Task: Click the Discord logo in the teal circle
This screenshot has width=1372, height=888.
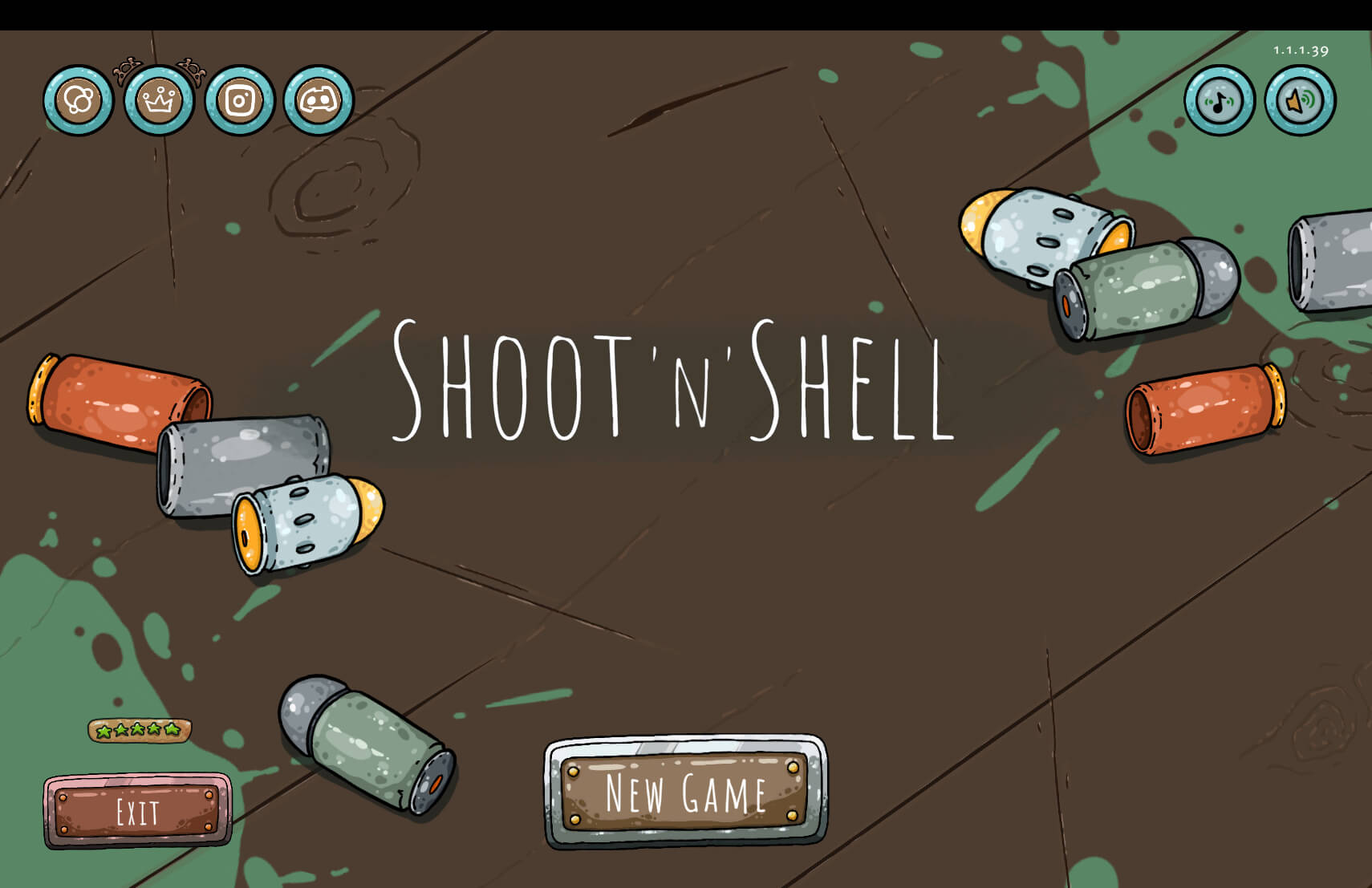Action: point(316,99)
